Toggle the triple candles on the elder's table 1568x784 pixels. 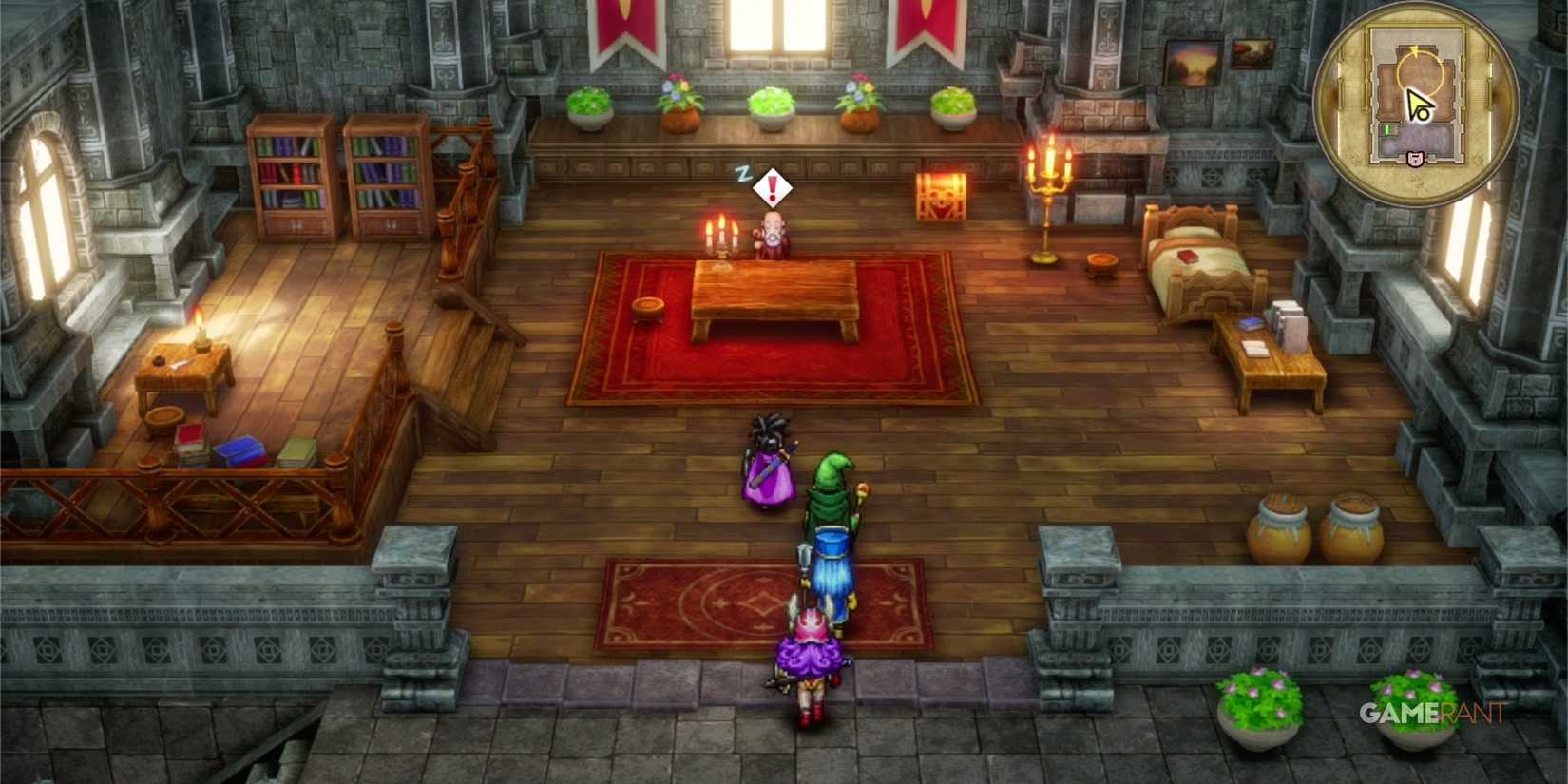click(721, 235)
